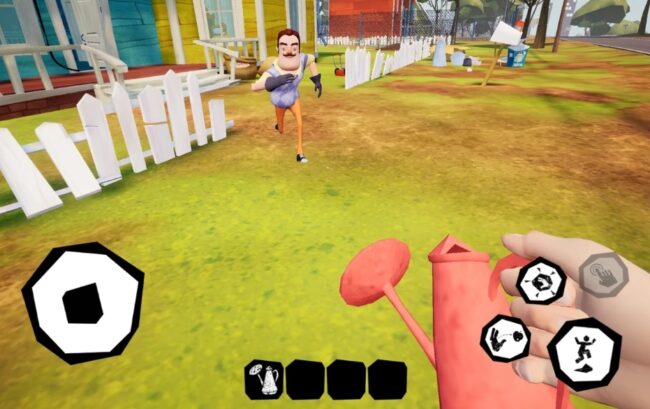Tap the use item hand button
The width and height of the screenshot is (650, 409).
pyautogui.click(x=541, y=281)
